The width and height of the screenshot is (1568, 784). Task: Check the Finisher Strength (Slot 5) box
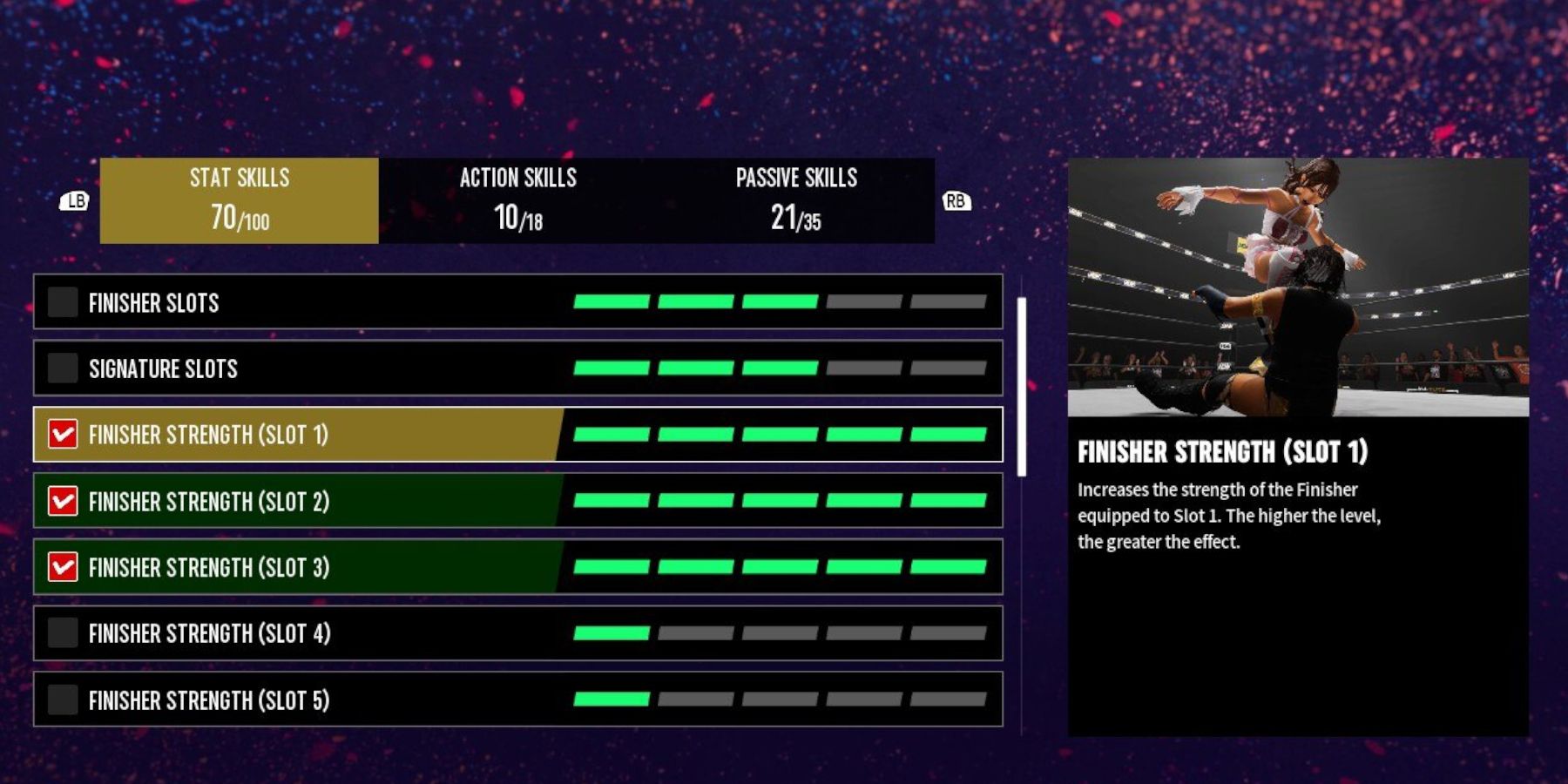point(62,700)
